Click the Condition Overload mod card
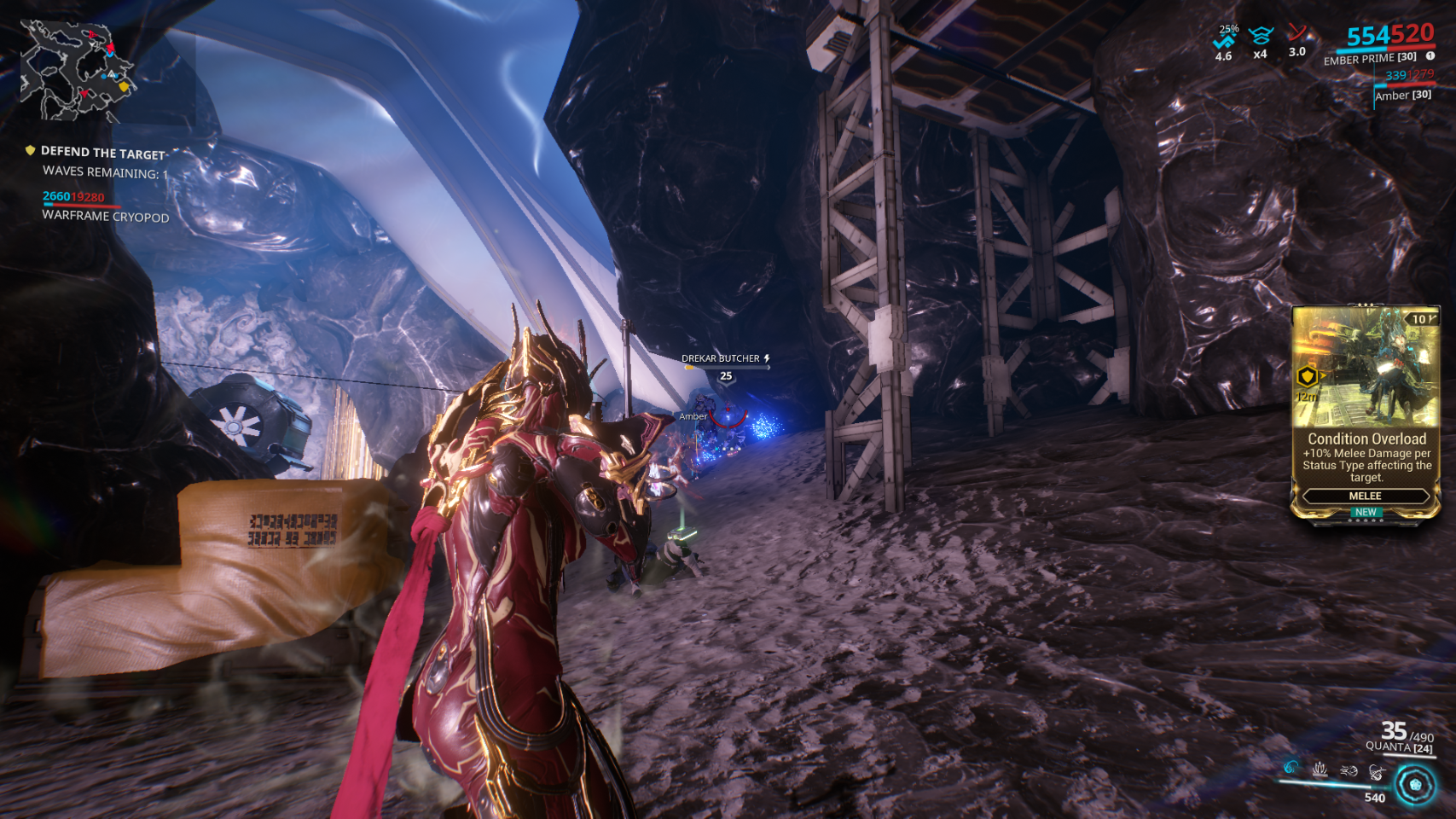The image size is (1456, 819). pyautogui.click(x=1366, y=412)
